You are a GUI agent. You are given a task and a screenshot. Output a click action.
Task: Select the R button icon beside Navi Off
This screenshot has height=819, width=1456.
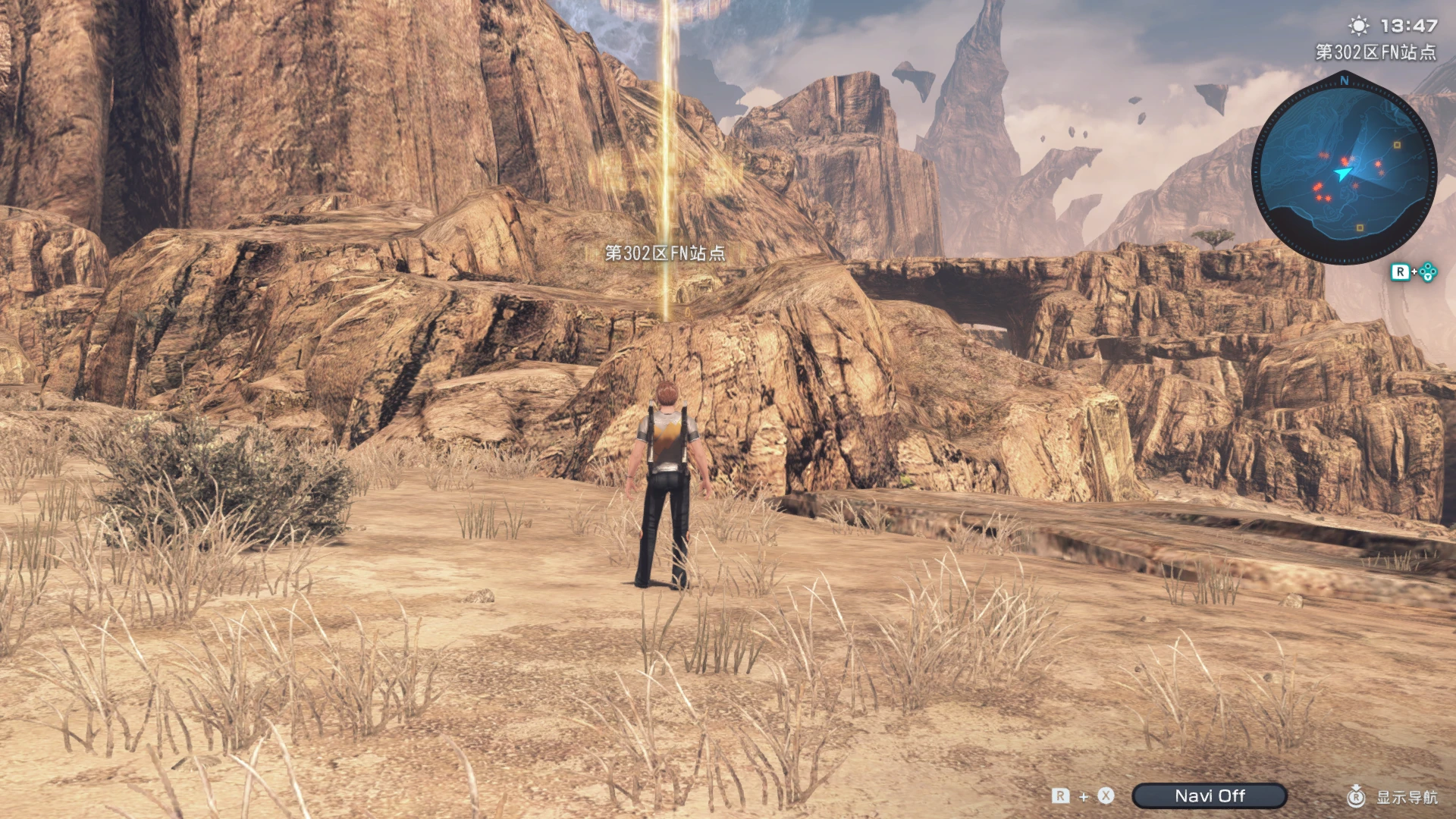click(1060, 795)
